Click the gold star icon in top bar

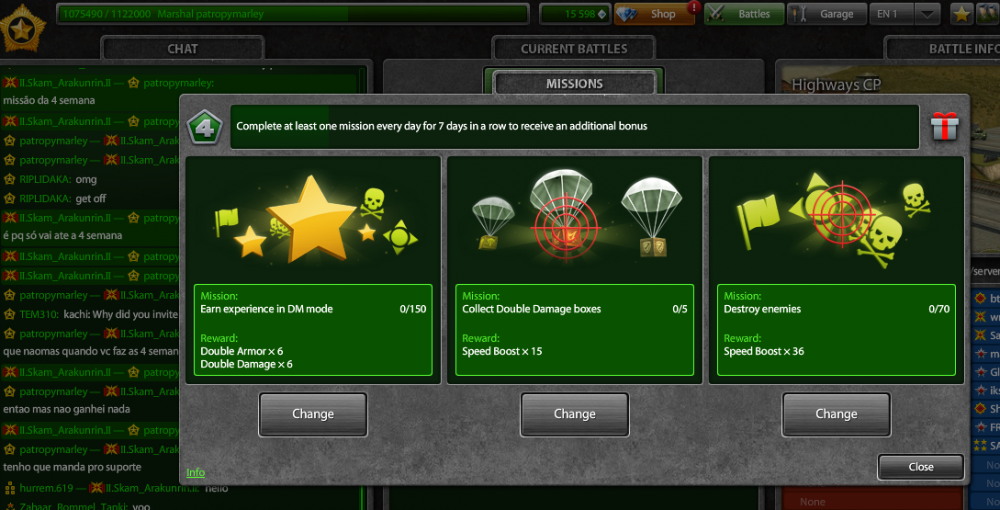tap(961, 14)
